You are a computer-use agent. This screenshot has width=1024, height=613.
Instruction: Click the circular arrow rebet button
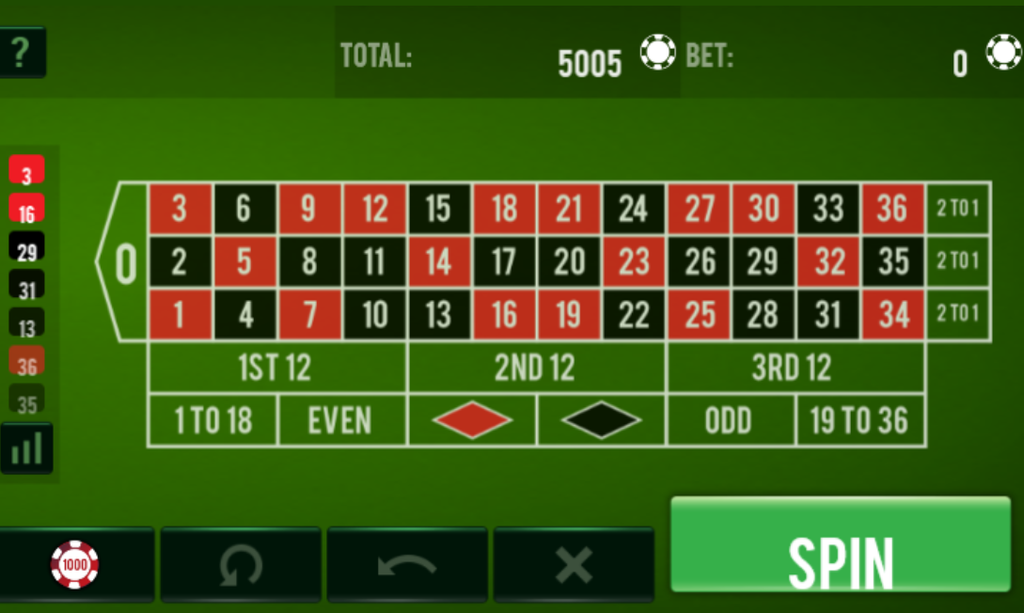tap(241, 565)
